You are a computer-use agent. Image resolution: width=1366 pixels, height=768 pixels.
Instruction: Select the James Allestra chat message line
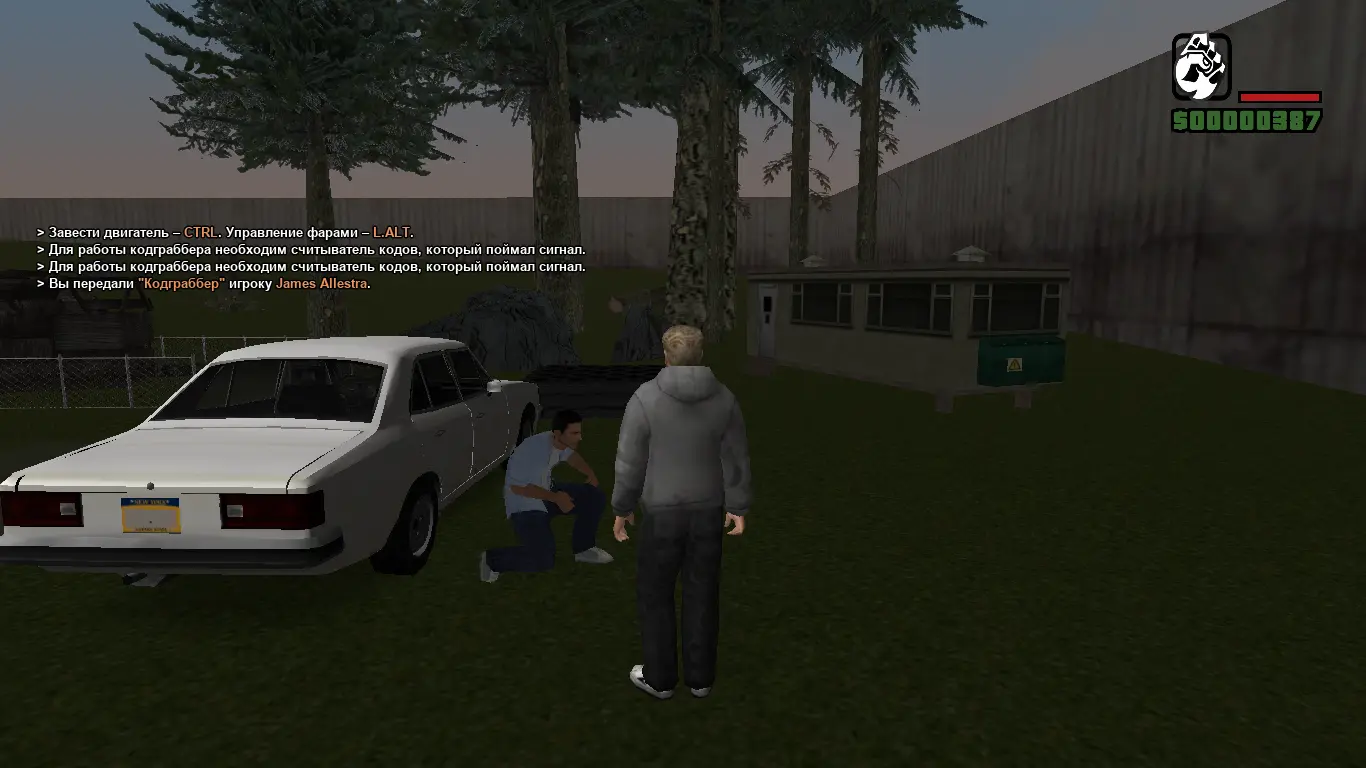click(204, 284)
